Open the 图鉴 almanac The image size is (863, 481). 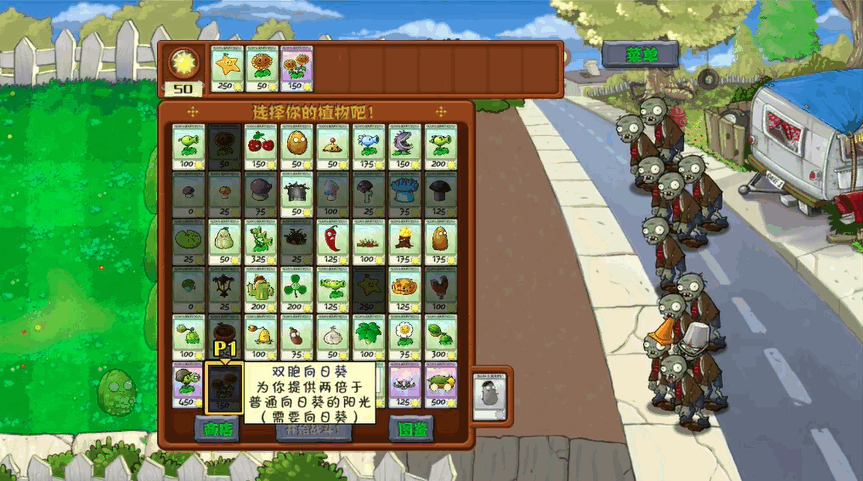(410, 429)
